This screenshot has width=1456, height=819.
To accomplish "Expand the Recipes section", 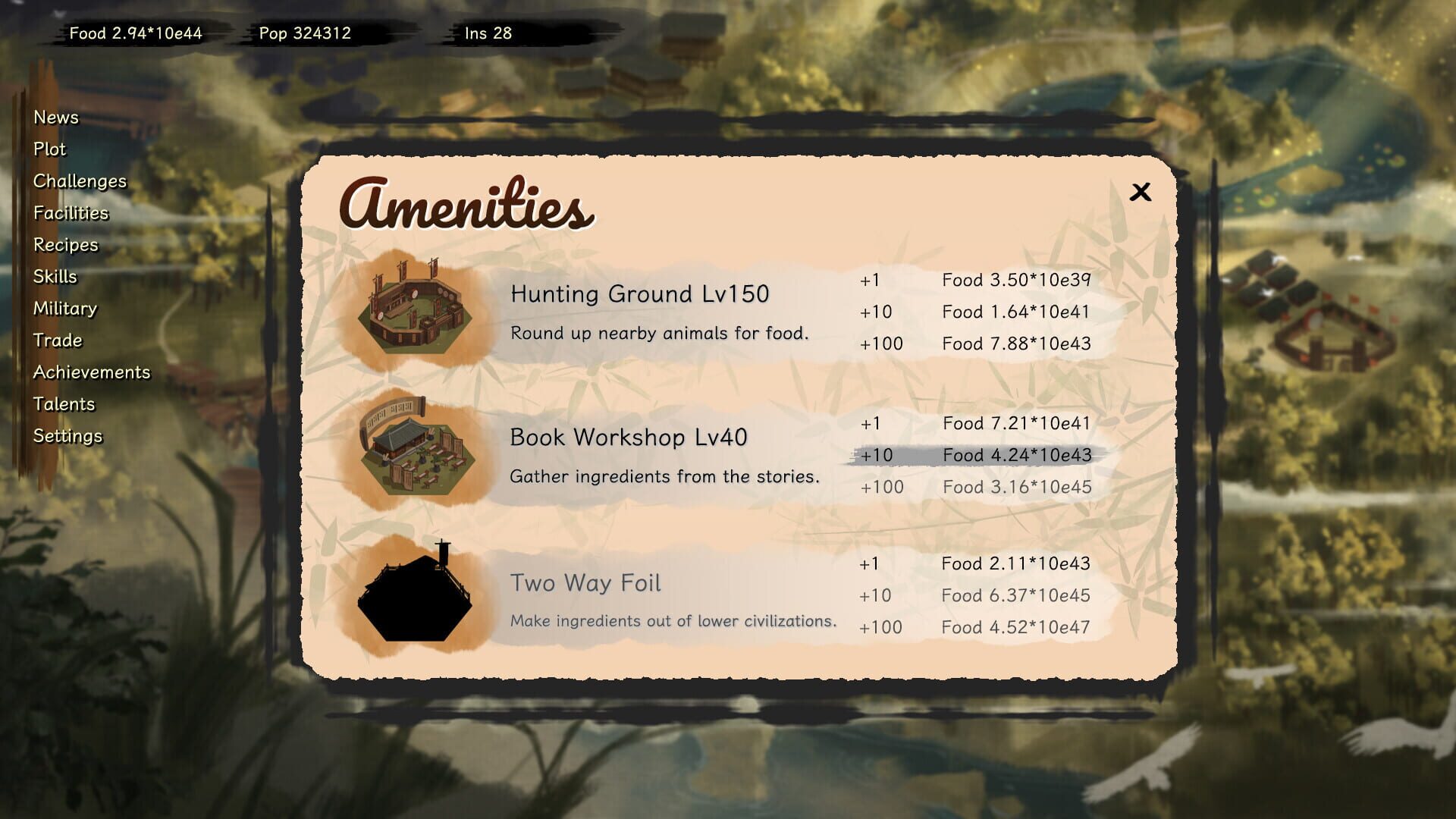I will point(65,244).
